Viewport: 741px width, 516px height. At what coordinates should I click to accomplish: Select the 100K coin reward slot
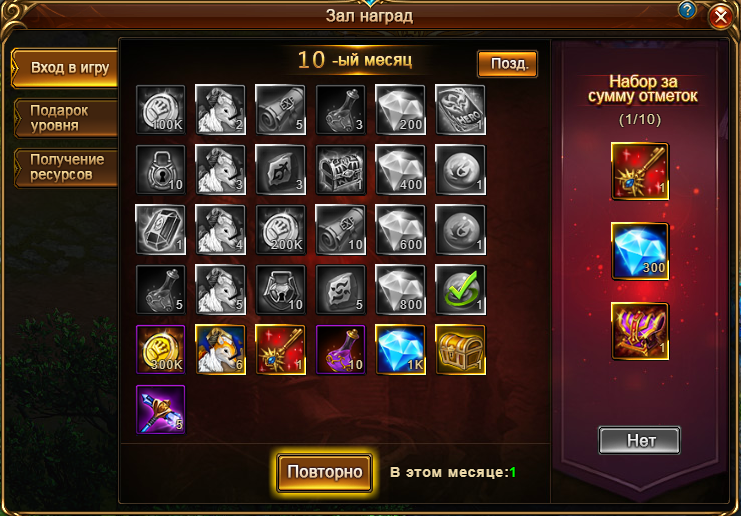coord(160,109)
